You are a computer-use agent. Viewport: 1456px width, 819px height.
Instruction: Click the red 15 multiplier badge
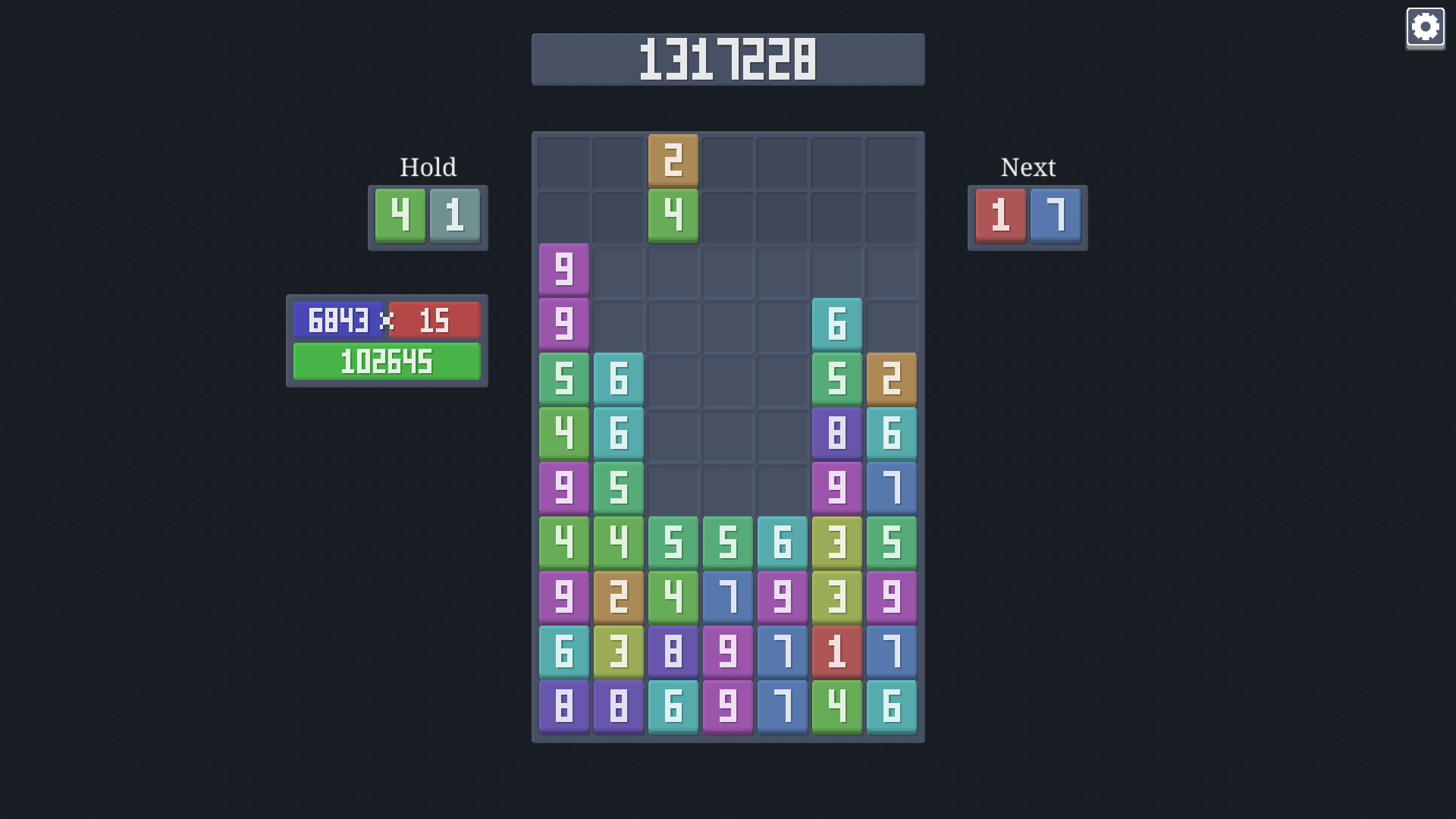(x=435, y=320)
